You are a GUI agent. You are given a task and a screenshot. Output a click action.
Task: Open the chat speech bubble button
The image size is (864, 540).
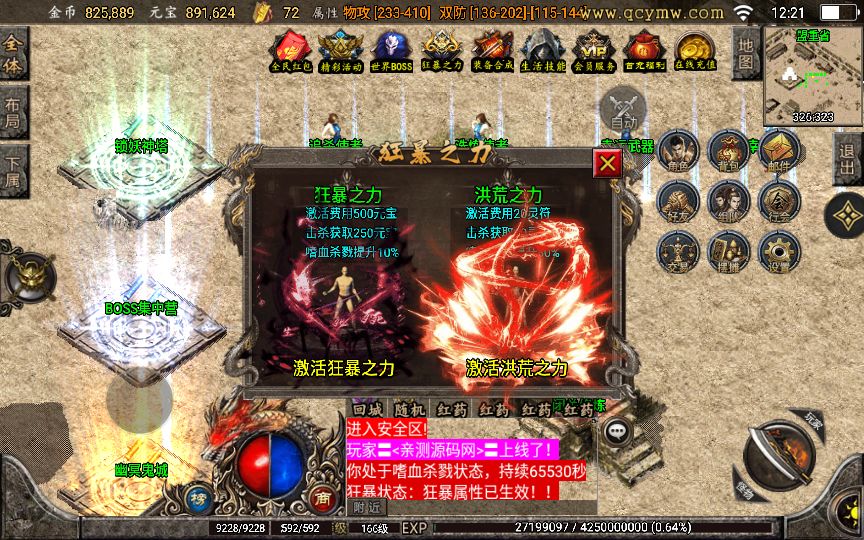618,430
